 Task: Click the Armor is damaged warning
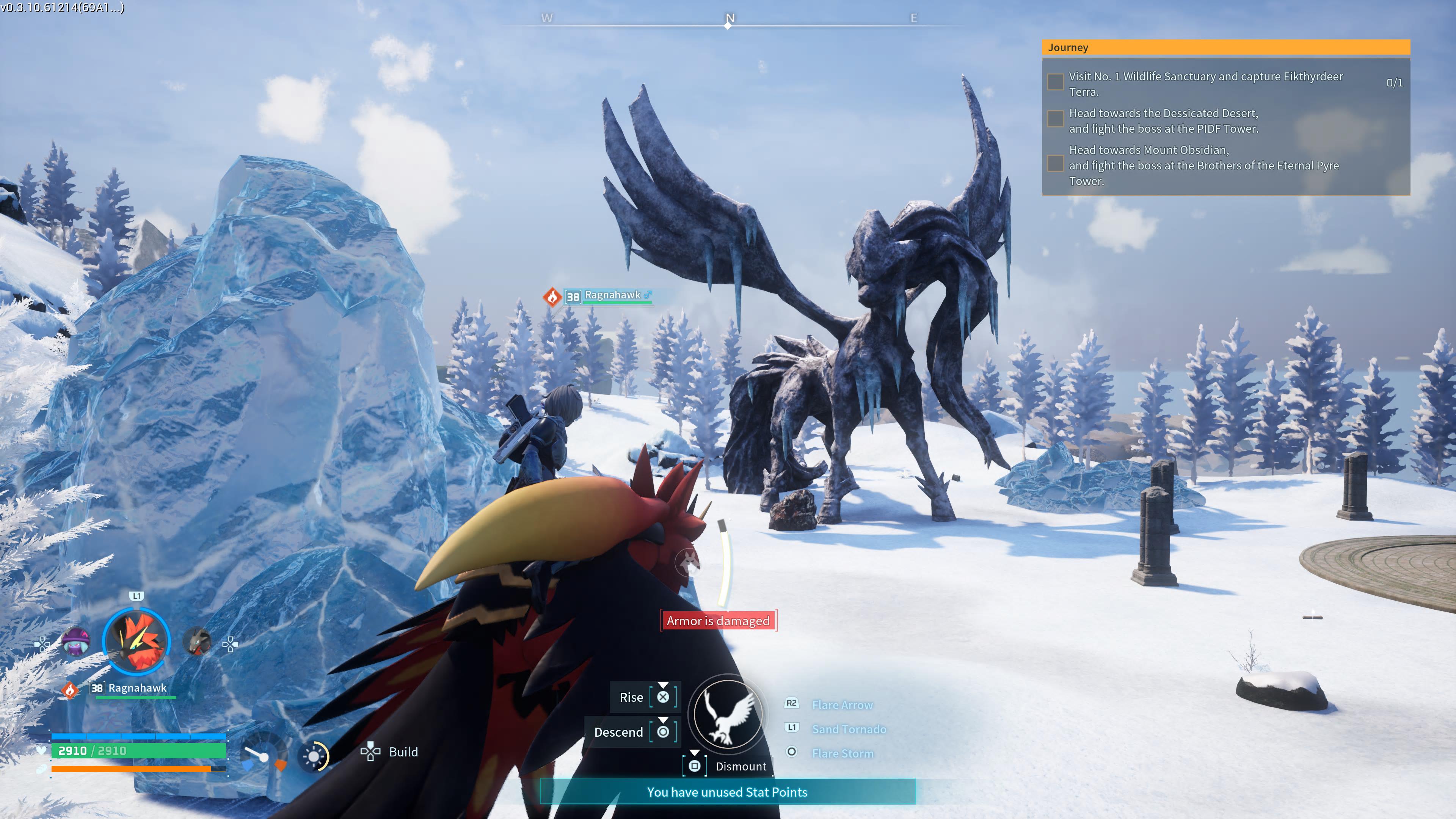click(x=718, y=621)
